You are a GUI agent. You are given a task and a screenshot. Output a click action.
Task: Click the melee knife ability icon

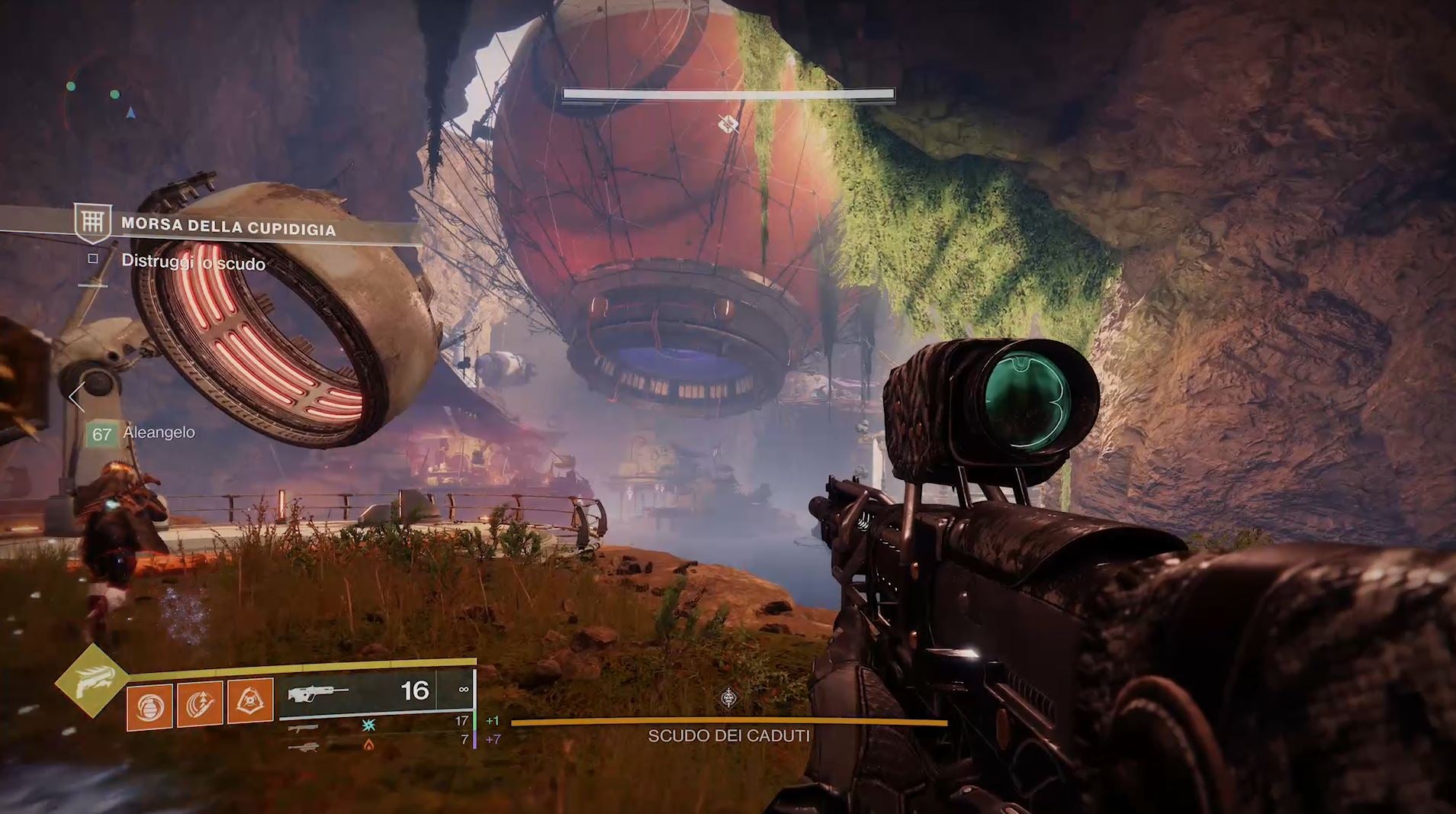tap(200, 703)
